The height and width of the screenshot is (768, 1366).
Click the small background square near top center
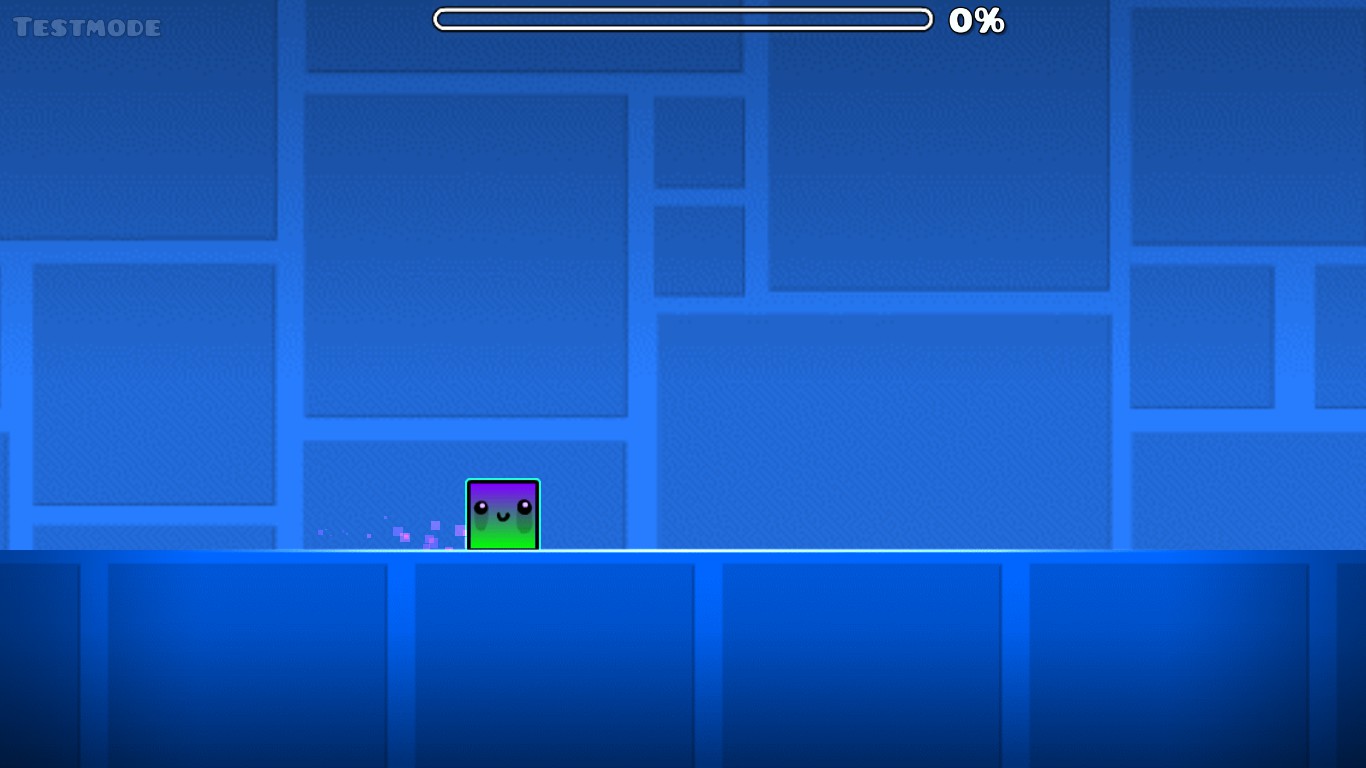click(x=700, y=140)
